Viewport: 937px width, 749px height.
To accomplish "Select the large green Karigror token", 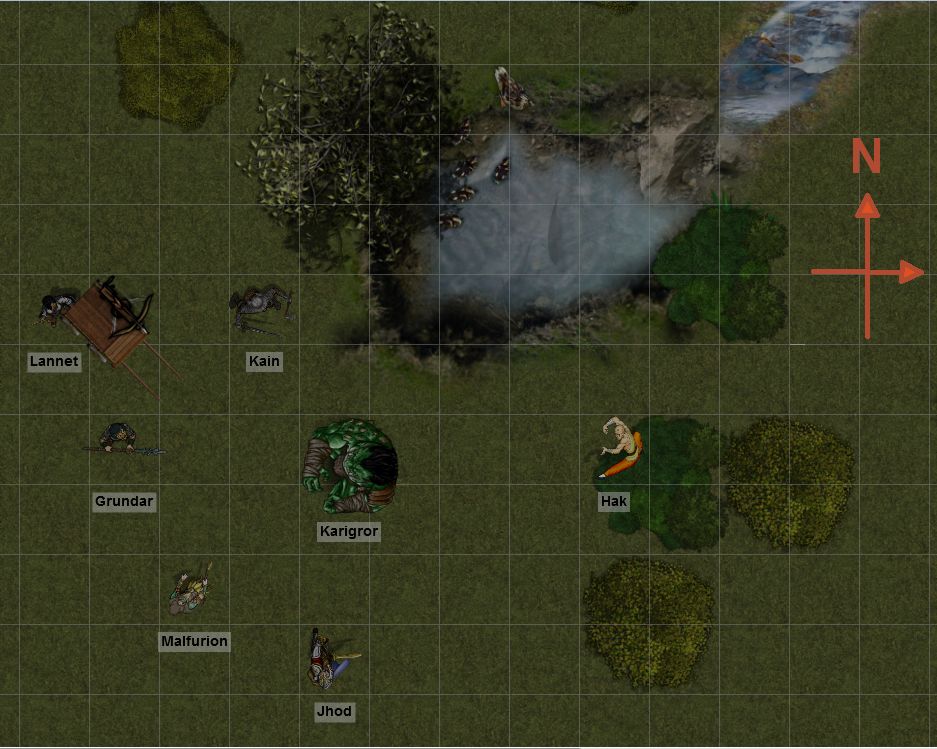I will click(351, 467).
